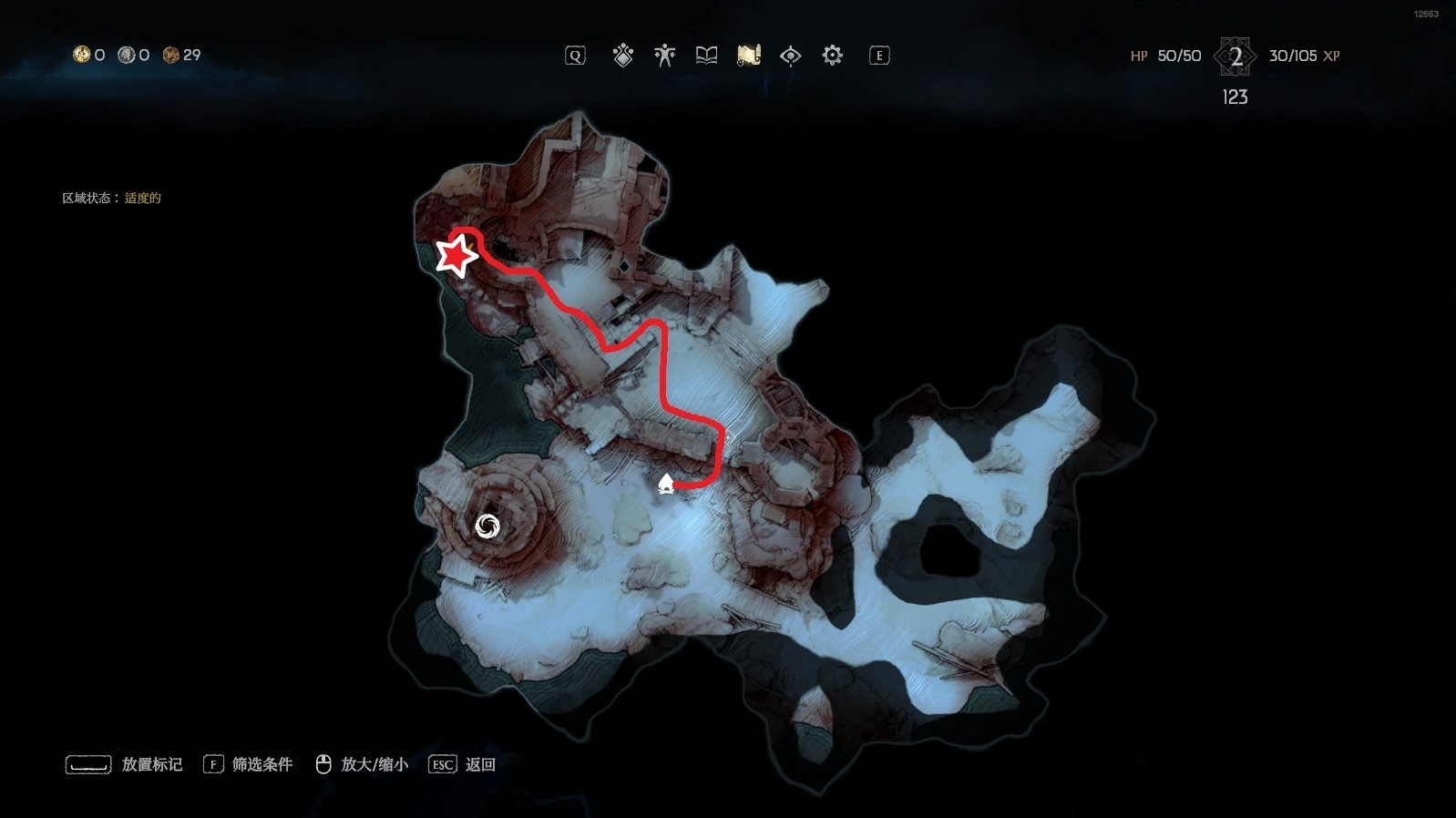Open the 筛选条件 filter options

261,764
